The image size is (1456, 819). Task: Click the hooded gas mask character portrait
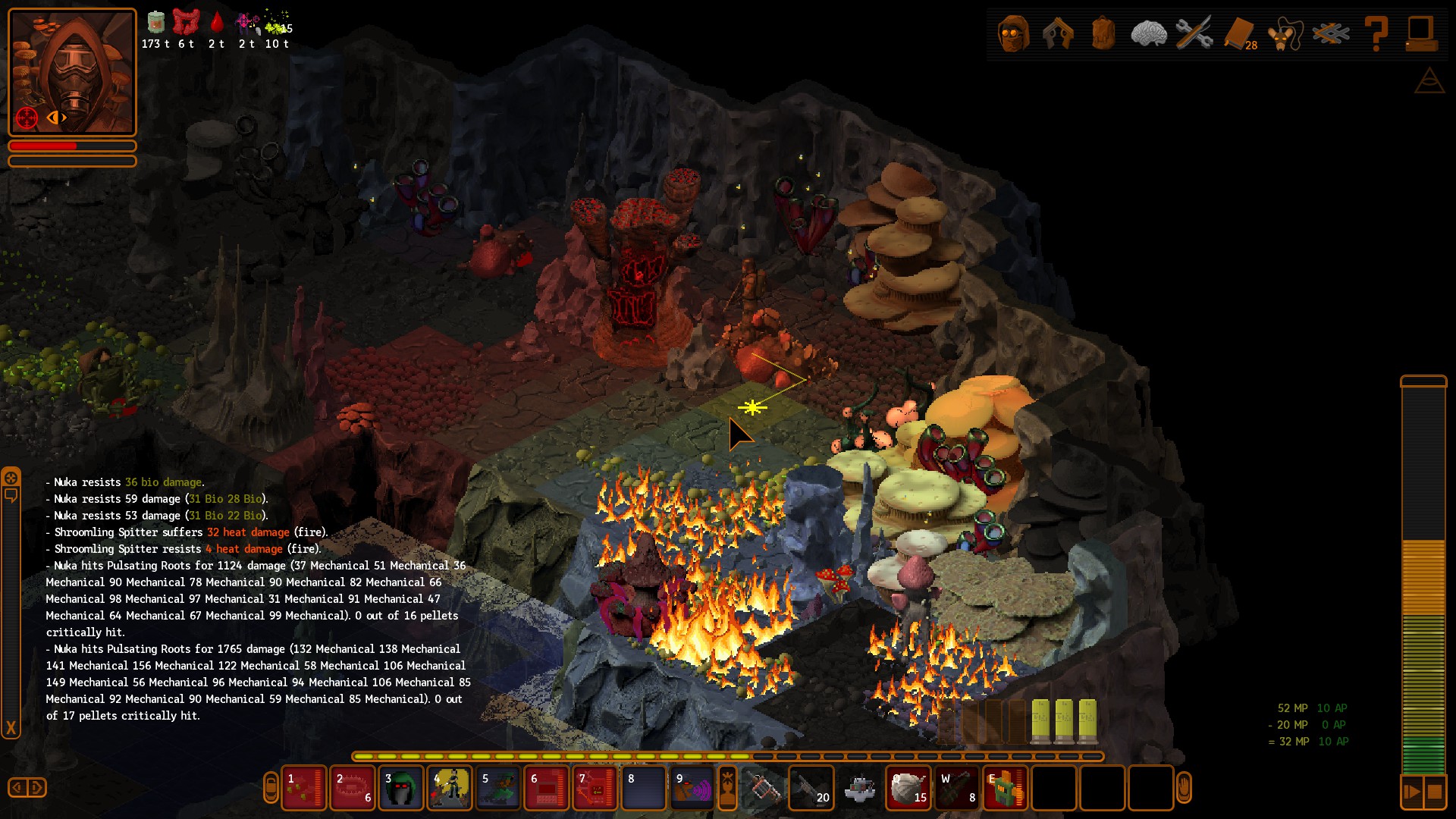(x=72, y=72)
